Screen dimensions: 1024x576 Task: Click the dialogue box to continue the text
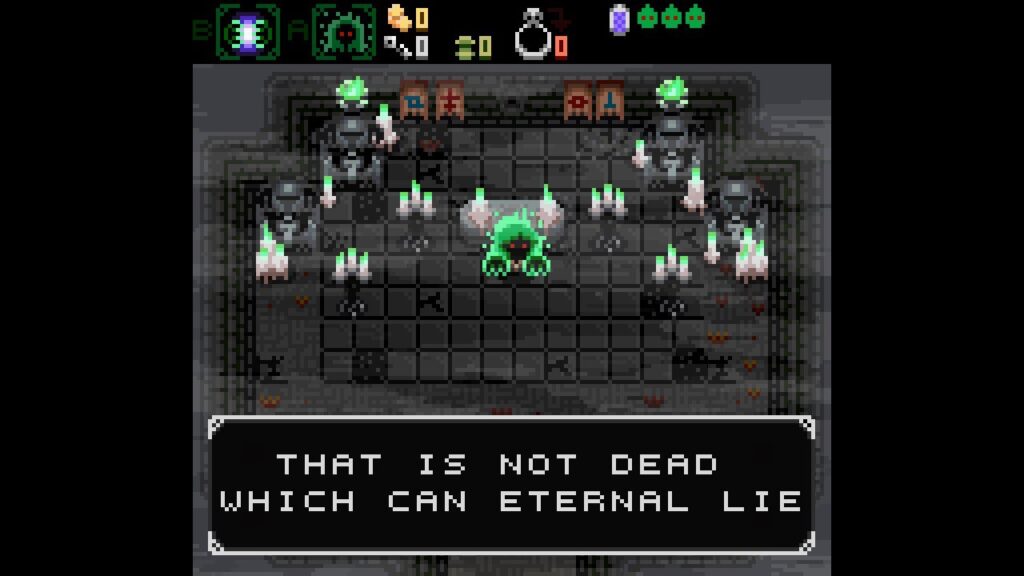(x=511, y=484)
